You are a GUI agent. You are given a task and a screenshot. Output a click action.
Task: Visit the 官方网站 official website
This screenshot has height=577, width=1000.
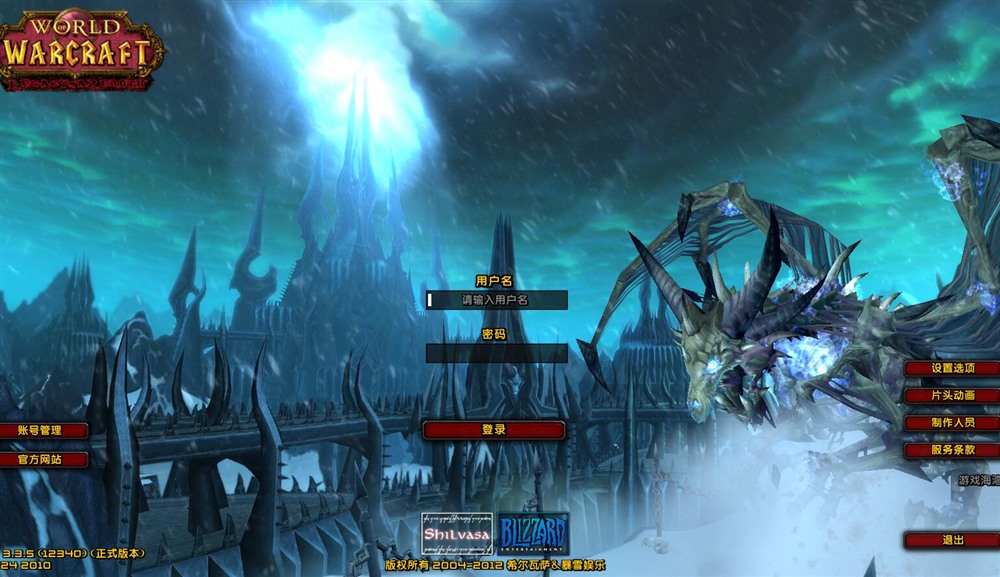42,460
